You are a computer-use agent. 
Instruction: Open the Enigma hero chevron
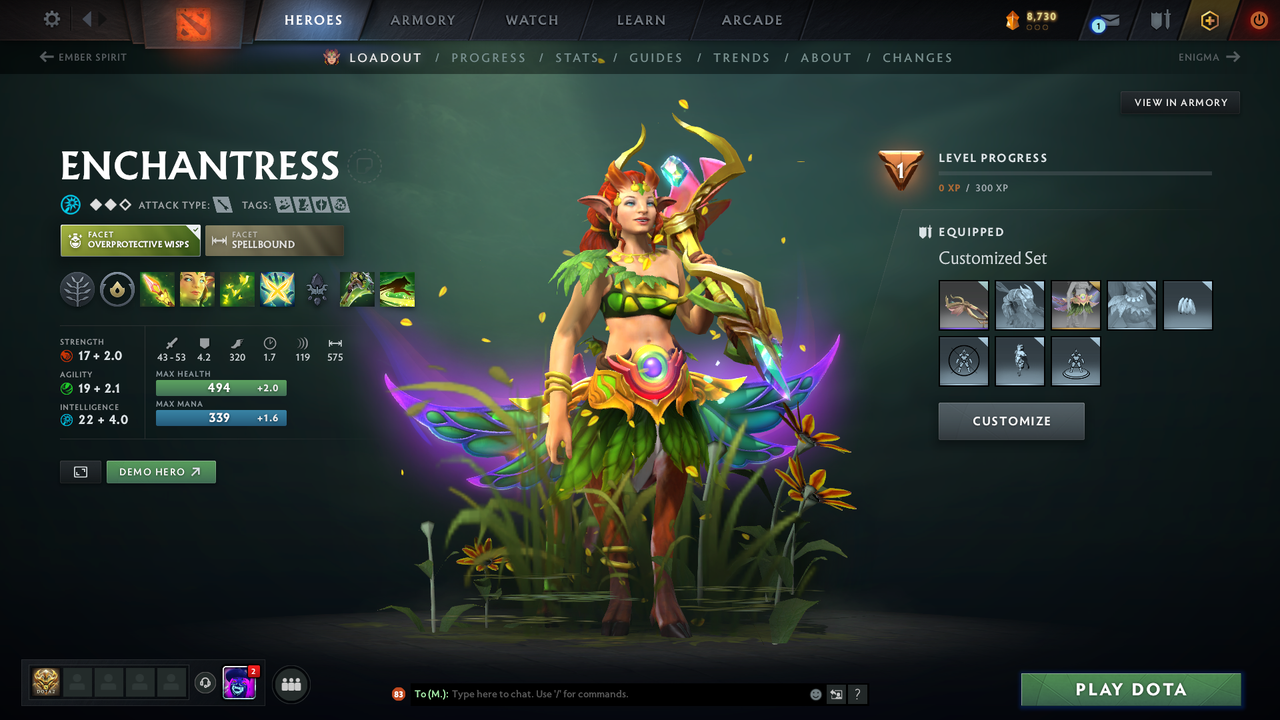(x=1209, y=57)
